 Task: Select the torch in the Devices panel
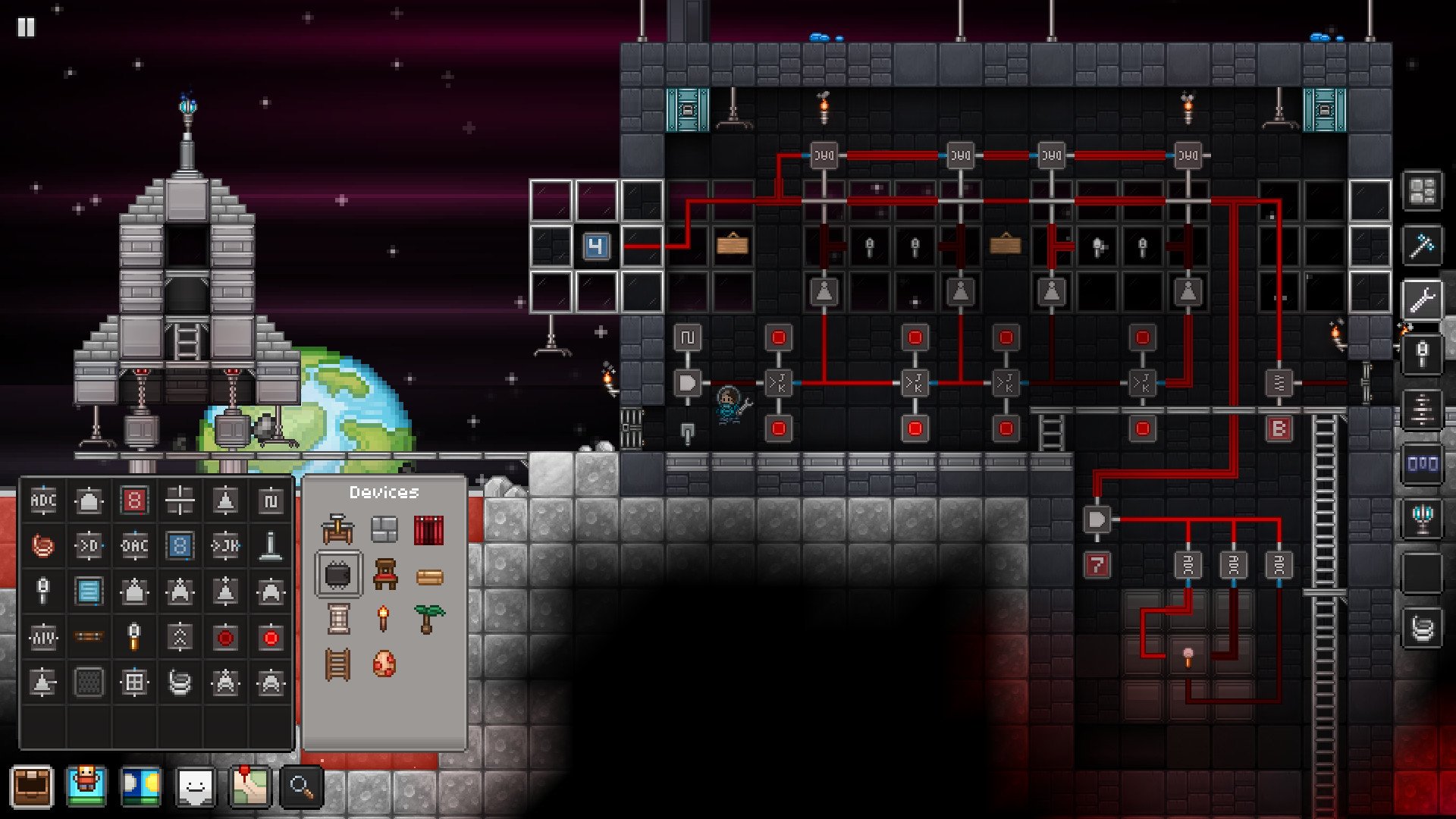[383, 618]
